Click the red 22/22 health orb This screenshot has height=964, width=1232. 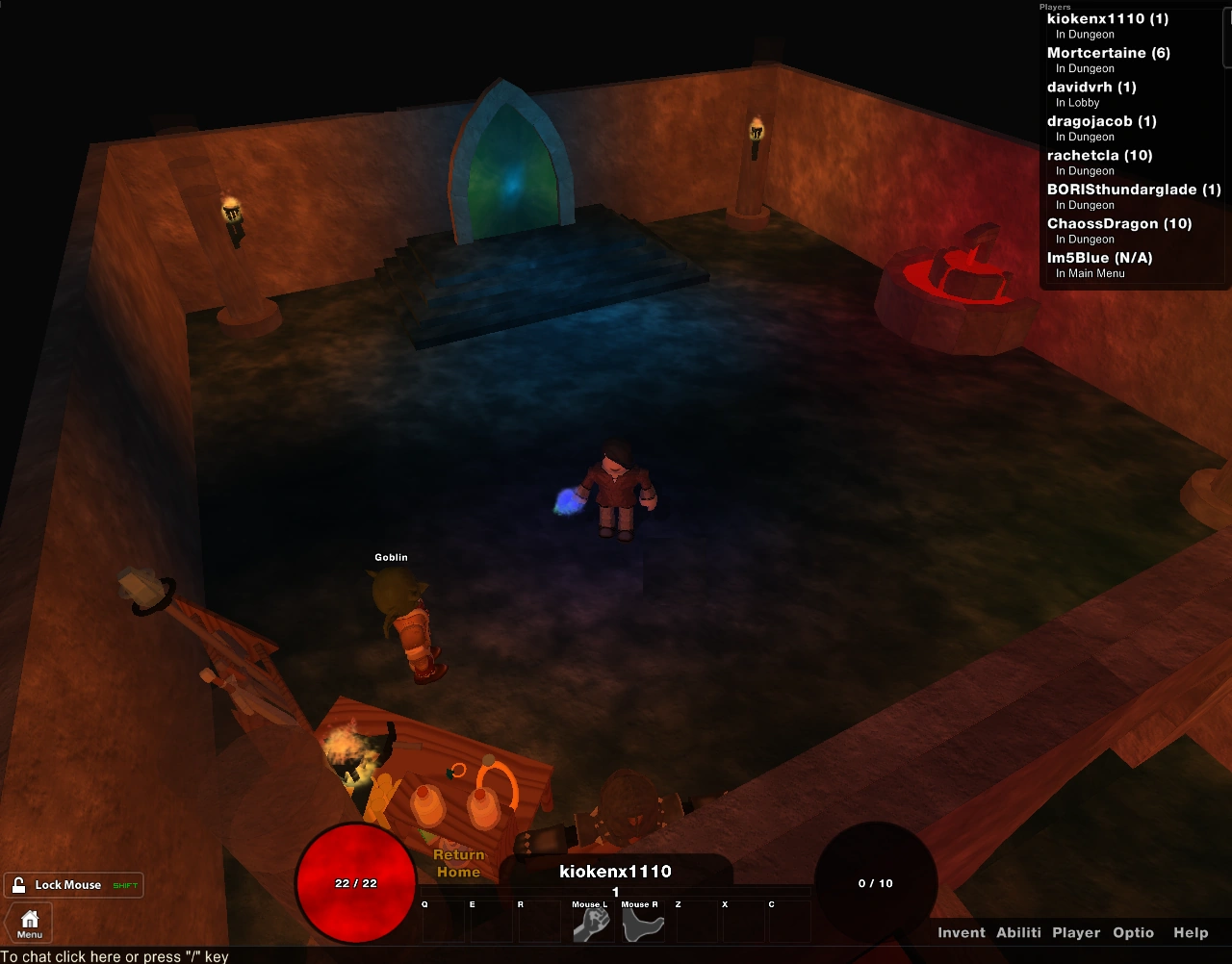click(354, 884)
